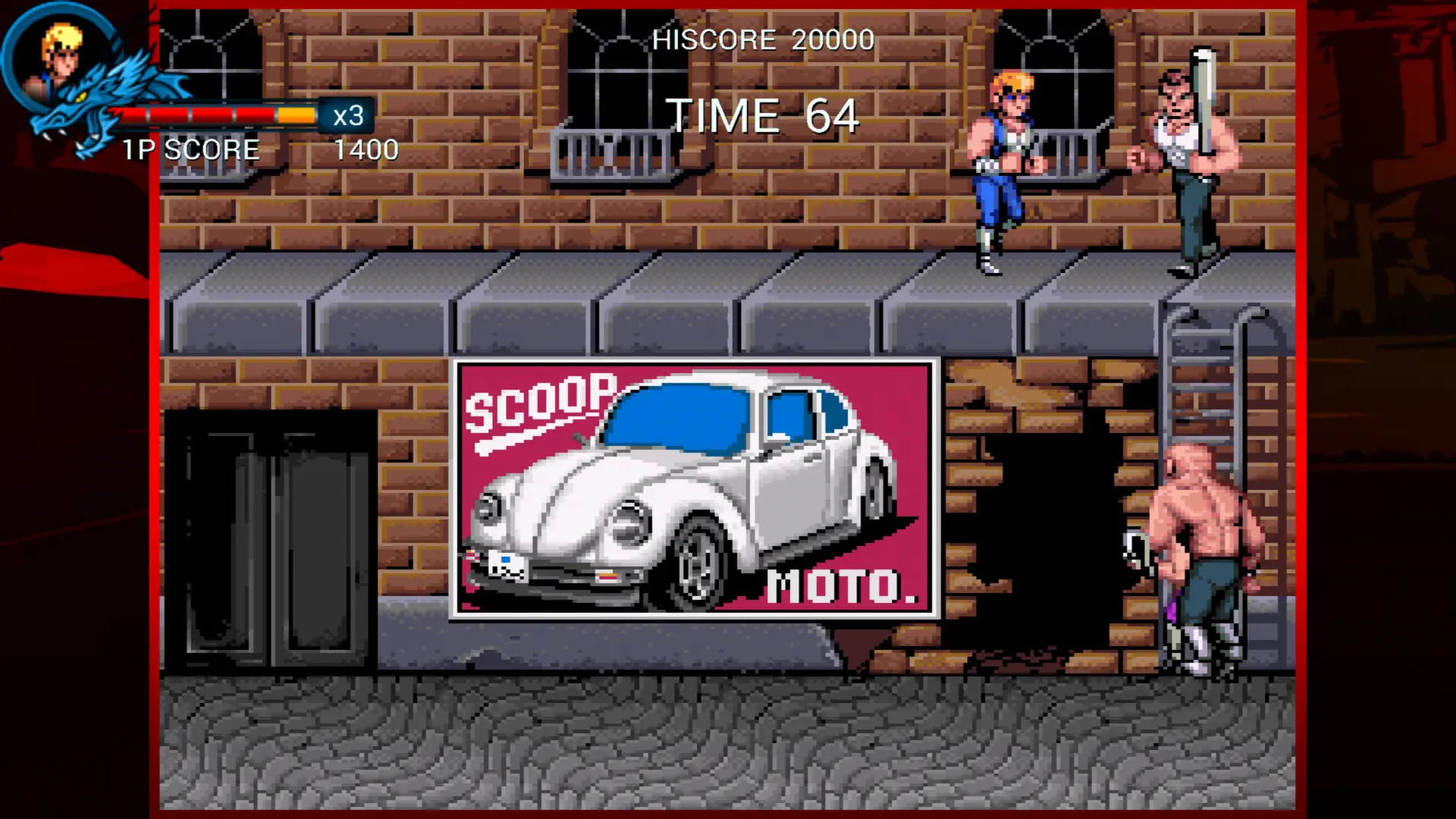Select the 1P SCORE label

190,150
